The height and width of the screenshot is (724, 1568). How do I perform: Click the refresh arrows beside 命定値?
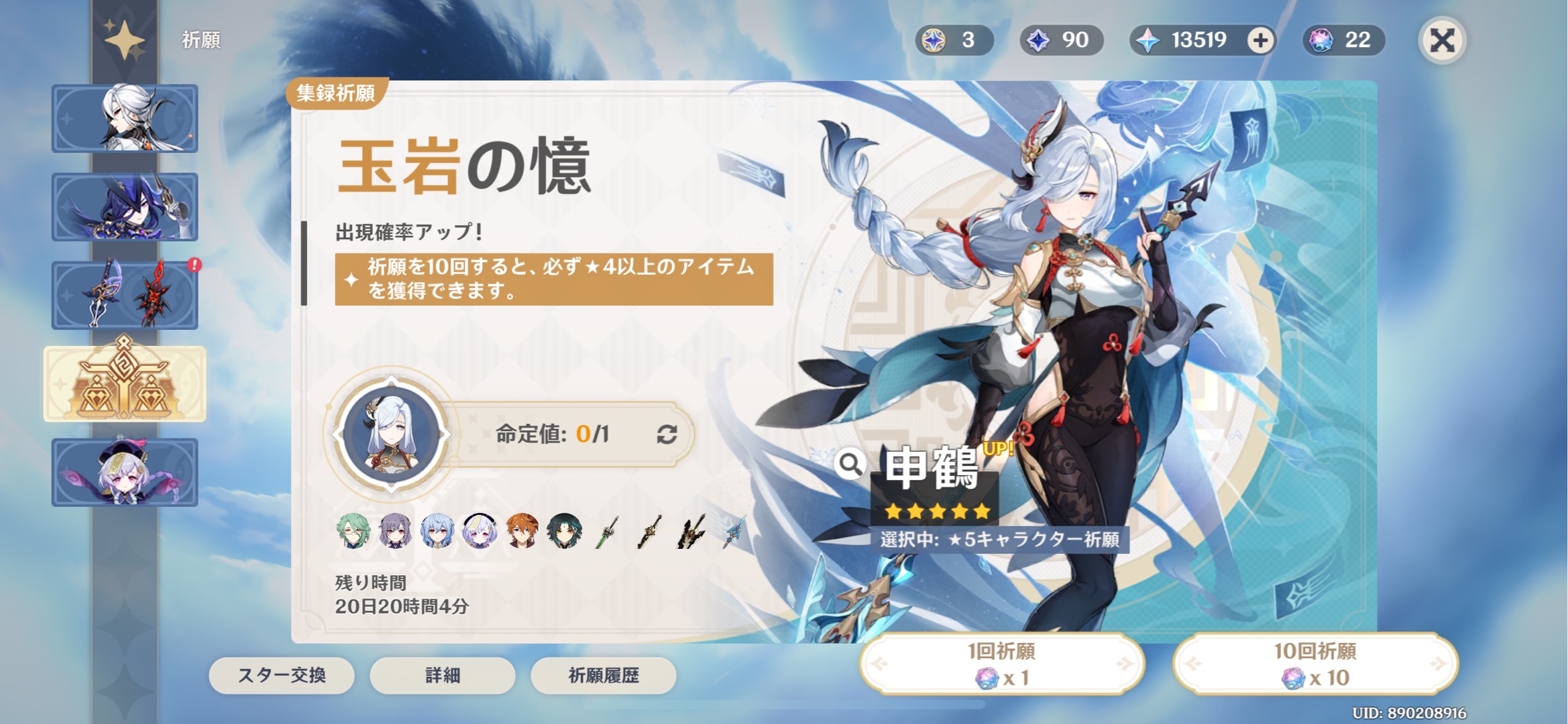(667, 434)
